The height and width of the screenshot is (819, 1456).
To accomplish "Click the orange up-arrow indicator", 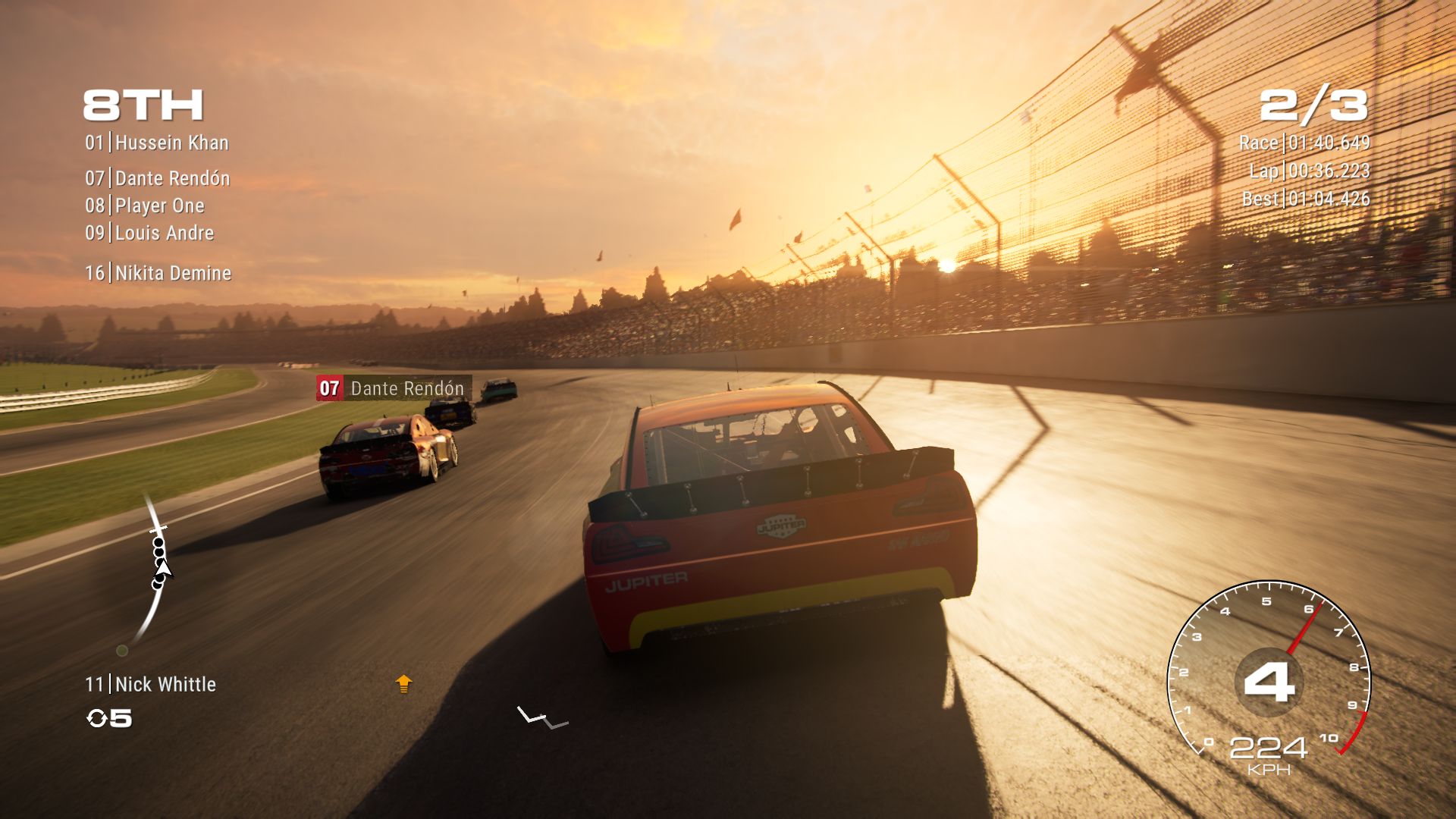I will coord(403,684).
